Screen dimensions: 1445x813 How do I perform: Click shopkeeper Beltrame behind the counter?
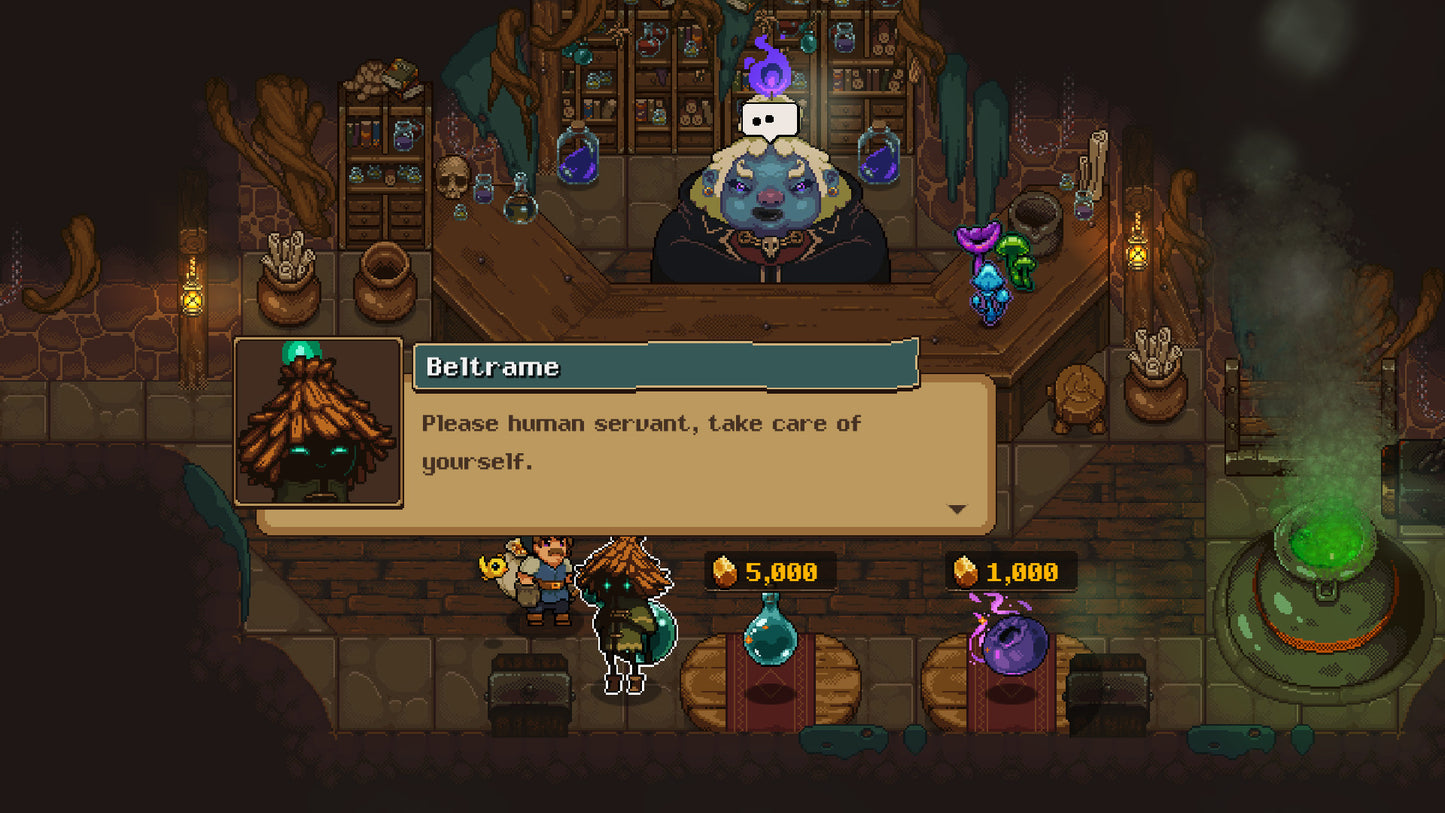pyautogui.click(x=768, y=200)
